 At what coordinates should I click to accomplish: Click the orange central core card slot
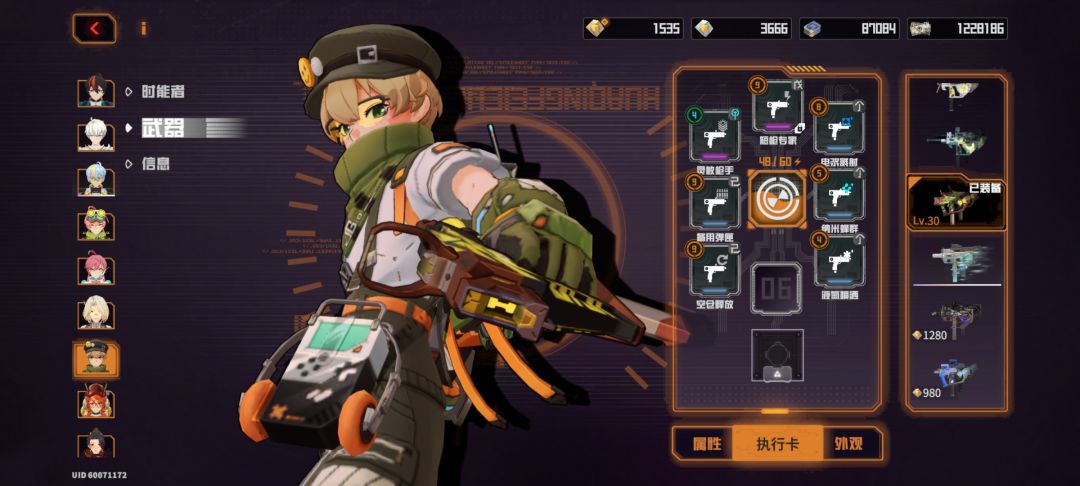(776, 197)
